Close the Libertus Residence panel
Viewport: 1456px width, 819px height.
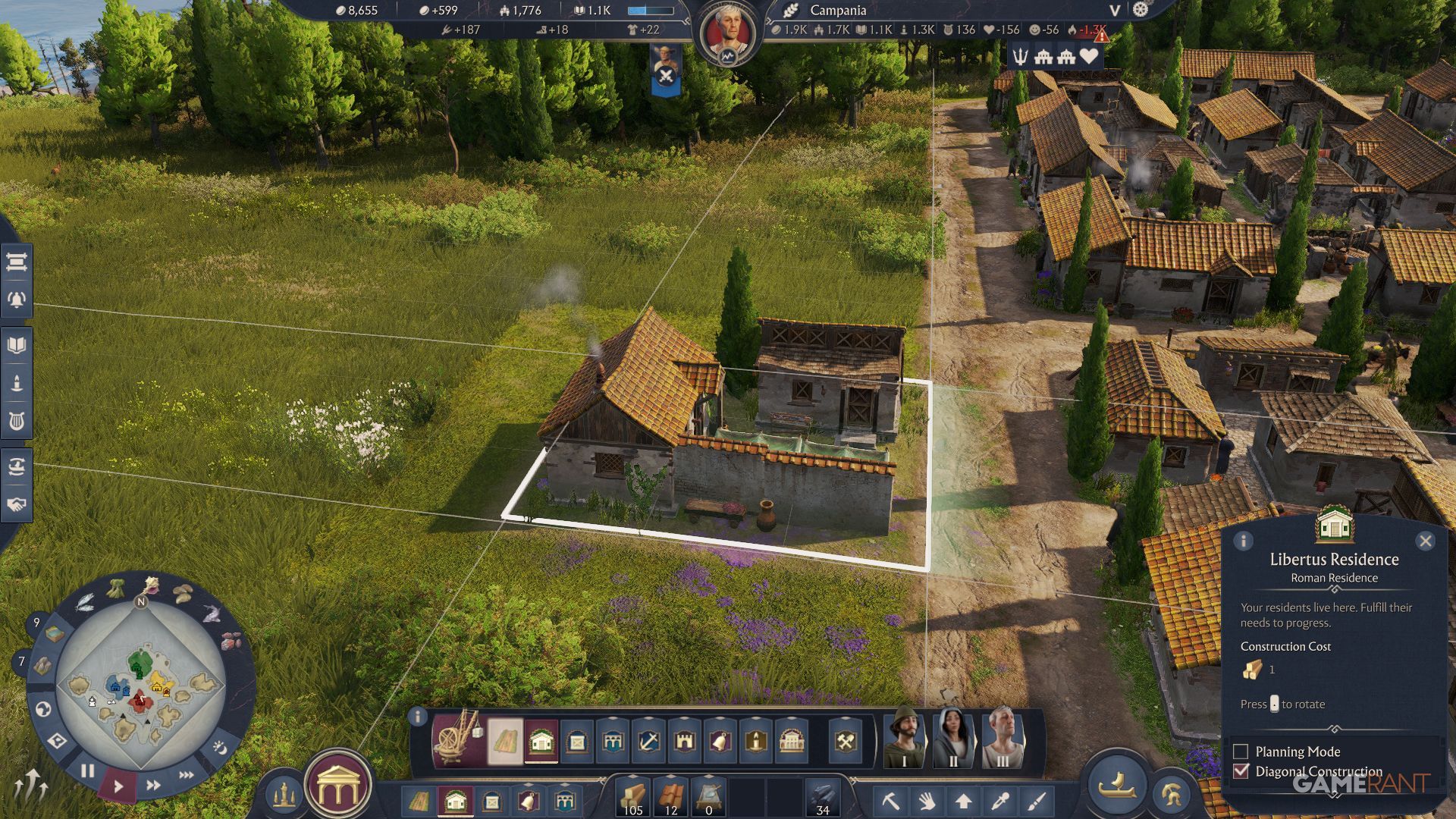(x=1425, y=541)
